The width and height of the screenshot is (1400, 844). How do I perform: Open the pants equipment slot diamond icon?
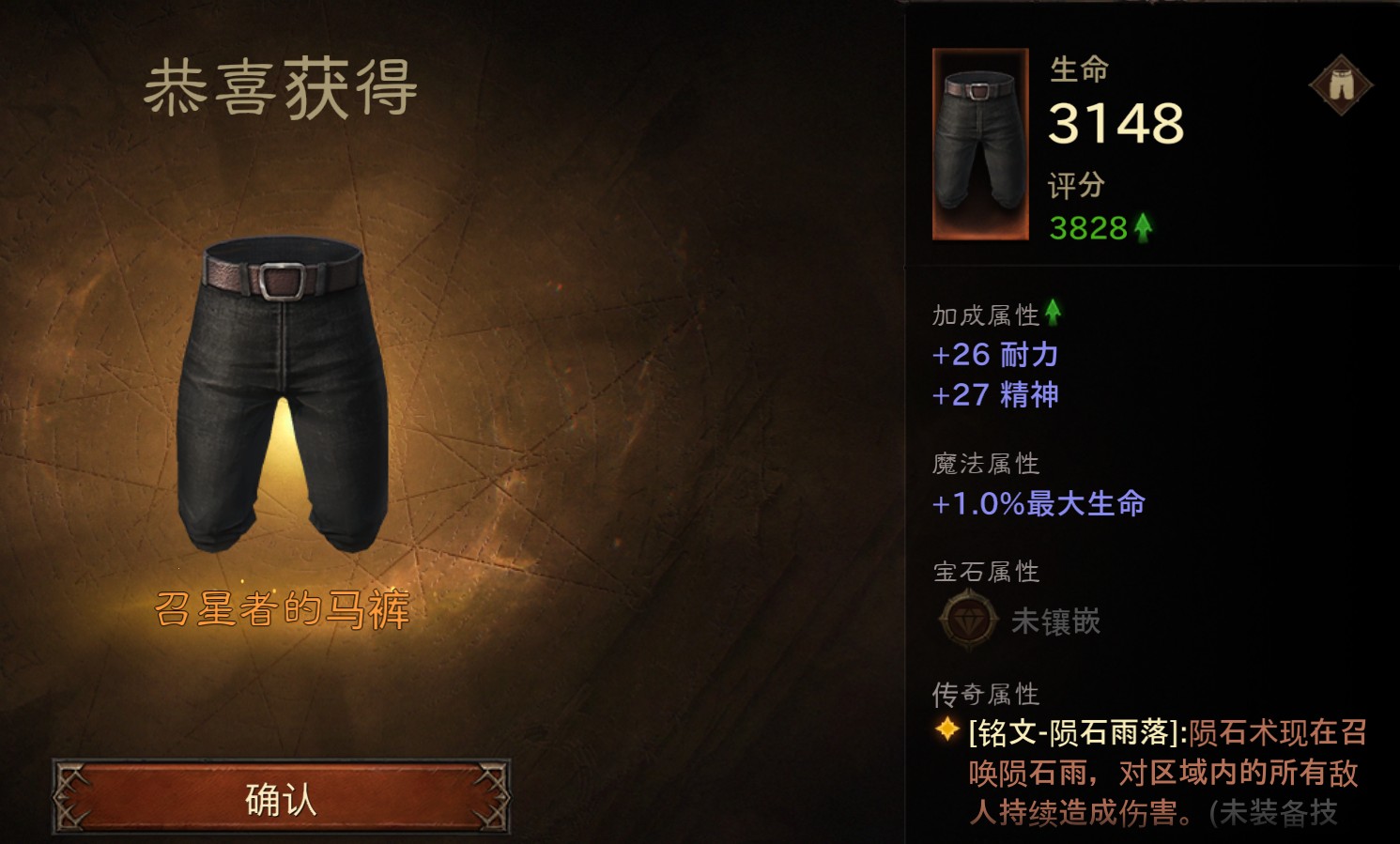click(1340, 85)
